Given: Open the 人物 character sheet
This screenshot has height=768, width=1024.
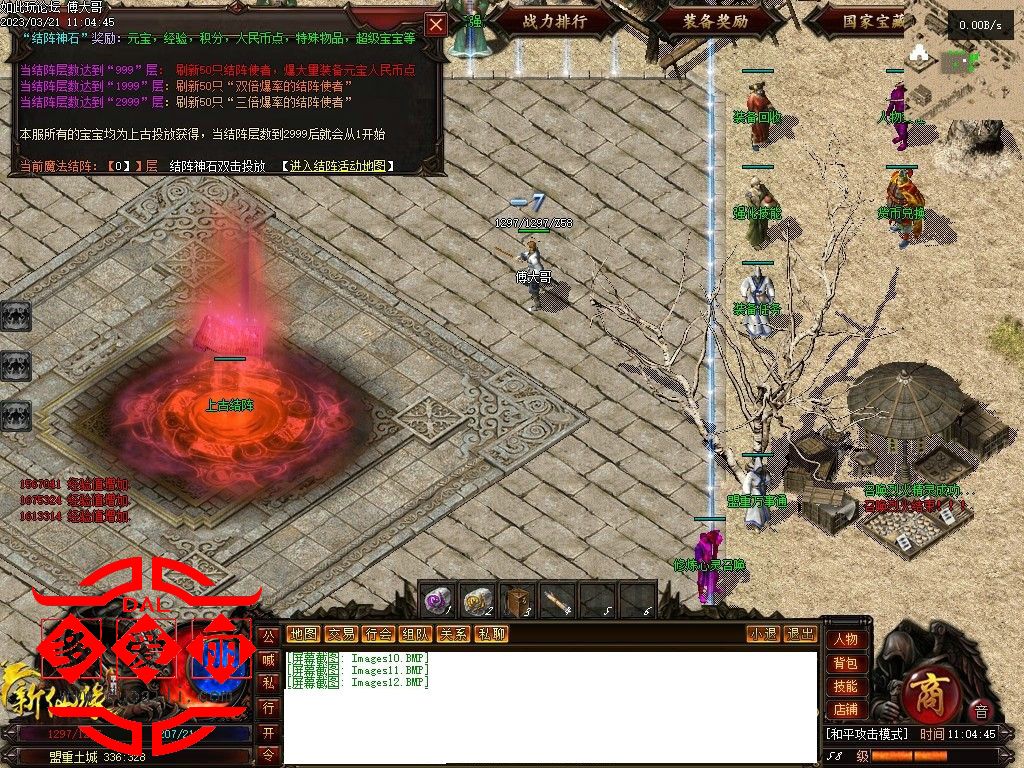Looking at the screenshot, I should [x=845, y=640].
